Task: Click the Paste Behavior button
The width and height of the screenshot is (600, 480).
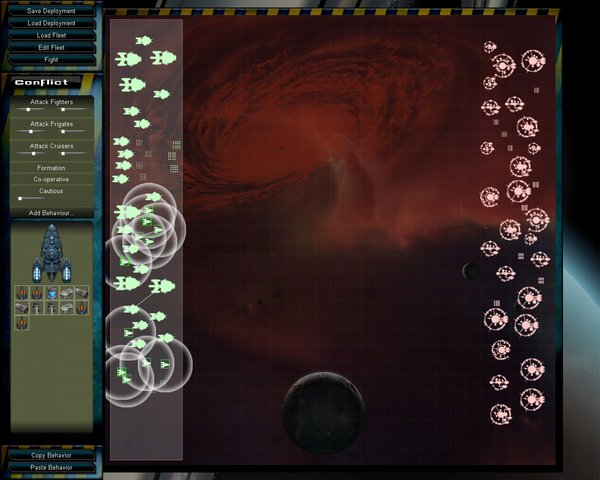Action: (51, 467)
